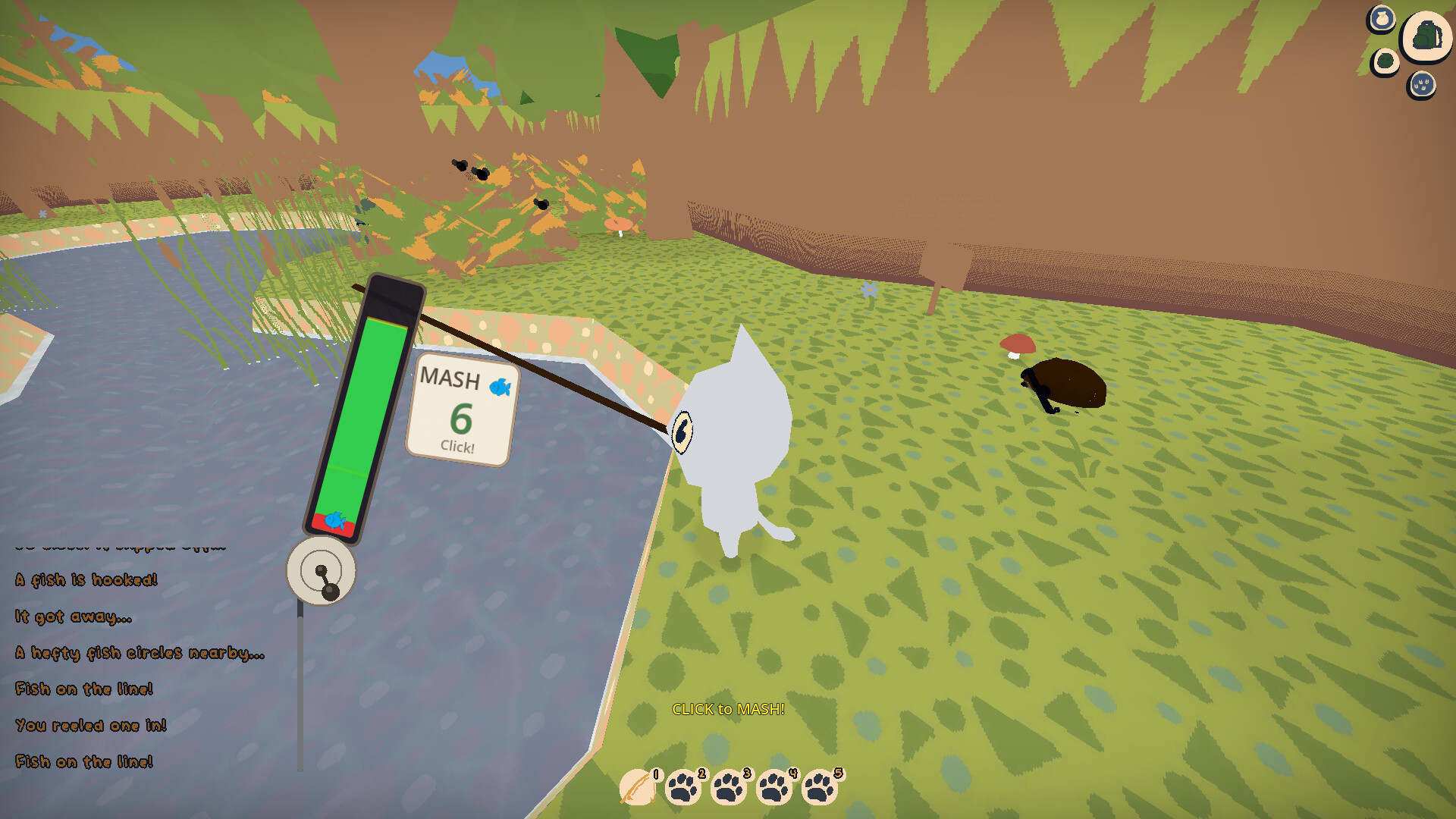Image resolution: width=1456 pixels, height=819 pixels.
Task: Click the 'Fish on the line!' log message
Action: click(x=84, y=689)
